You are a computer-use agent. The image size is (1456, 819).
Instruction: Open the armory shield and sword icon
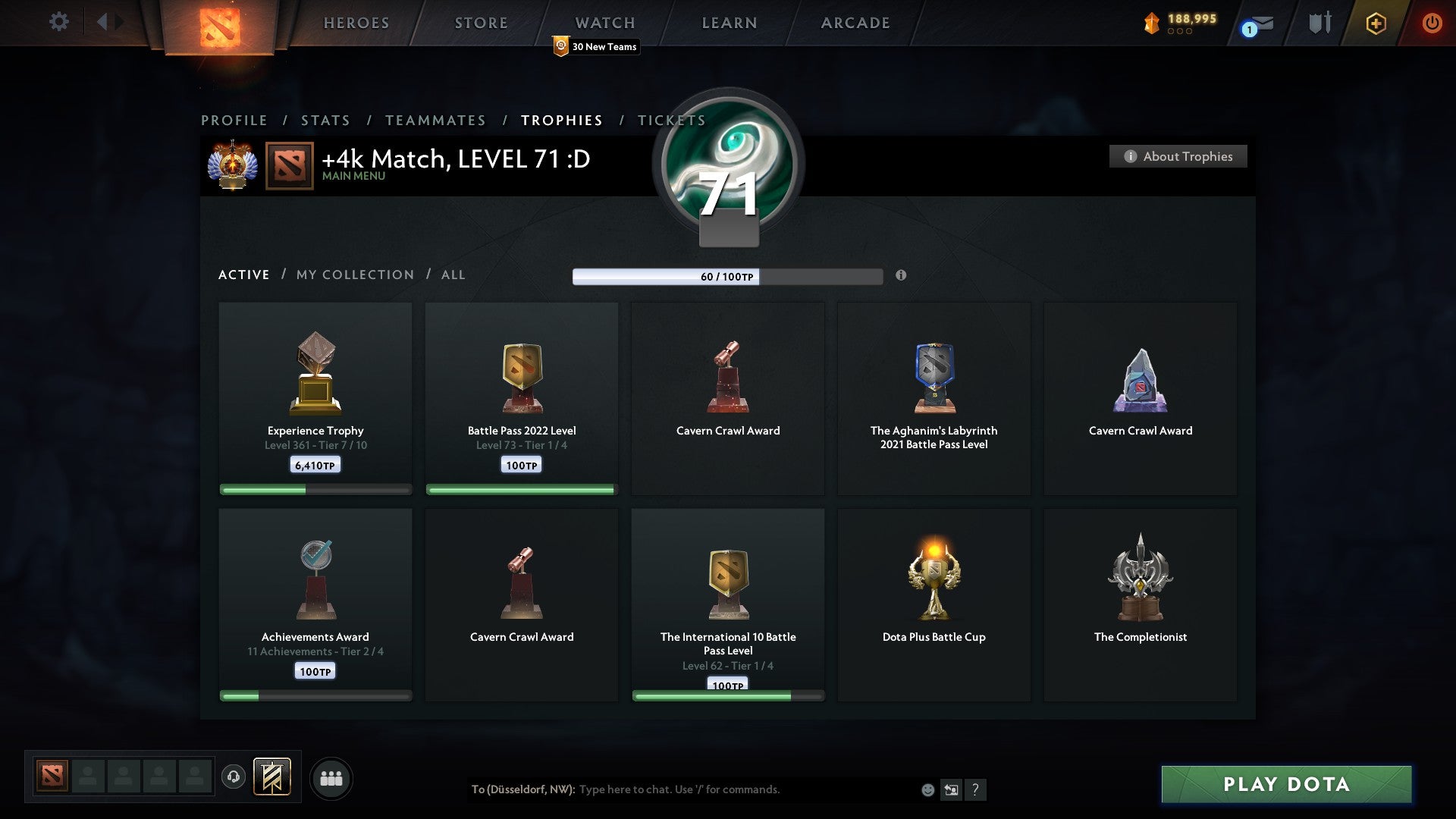[1319, 23]
